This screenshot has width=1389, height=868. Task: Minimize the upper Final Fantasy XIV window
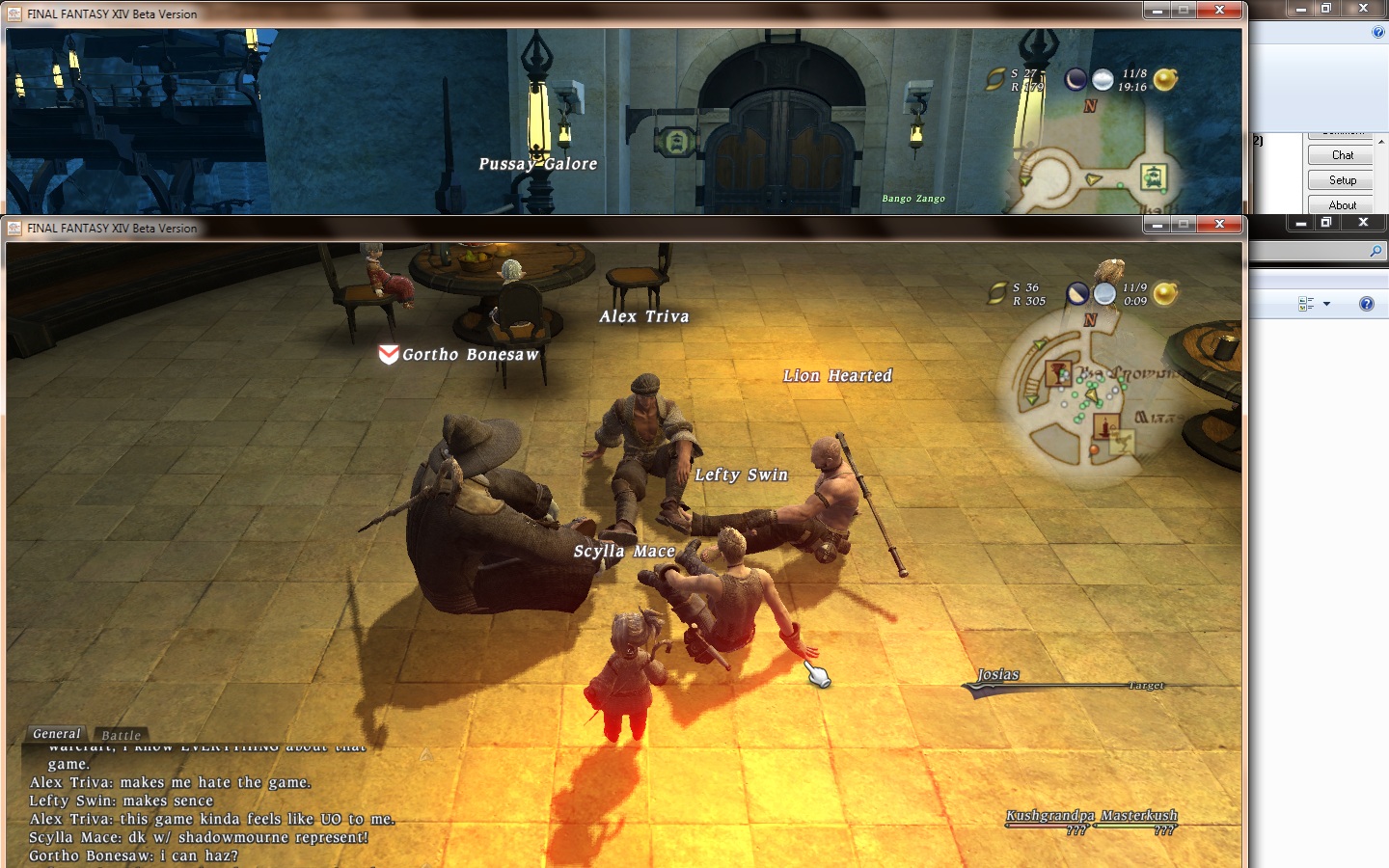[x=1157, y=10]
